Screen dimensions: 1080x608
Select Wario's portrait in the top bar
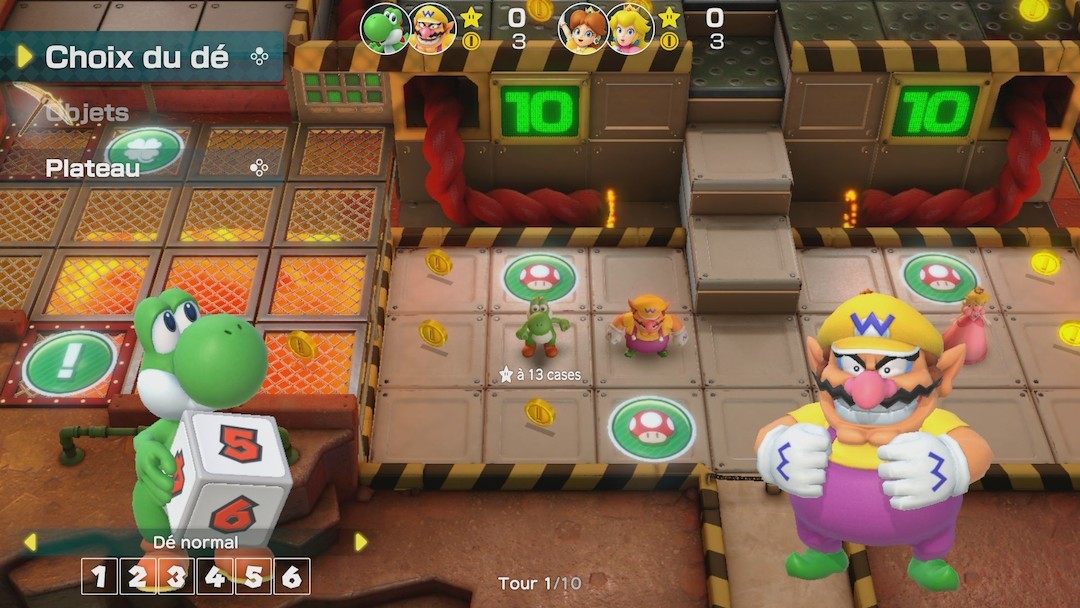pyautogui.click(x=432, y=28)
